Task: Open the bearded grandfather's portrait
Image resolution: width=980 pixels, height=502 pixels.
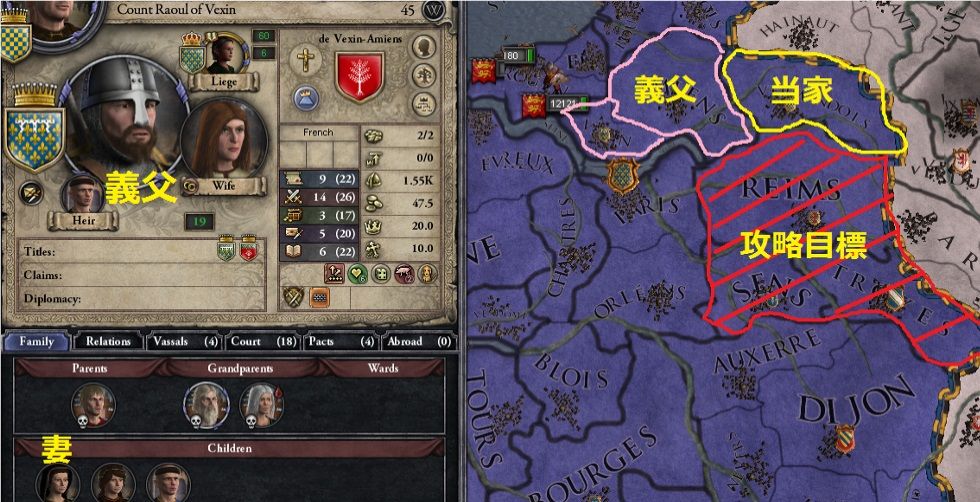Action: tap(204, 402)
